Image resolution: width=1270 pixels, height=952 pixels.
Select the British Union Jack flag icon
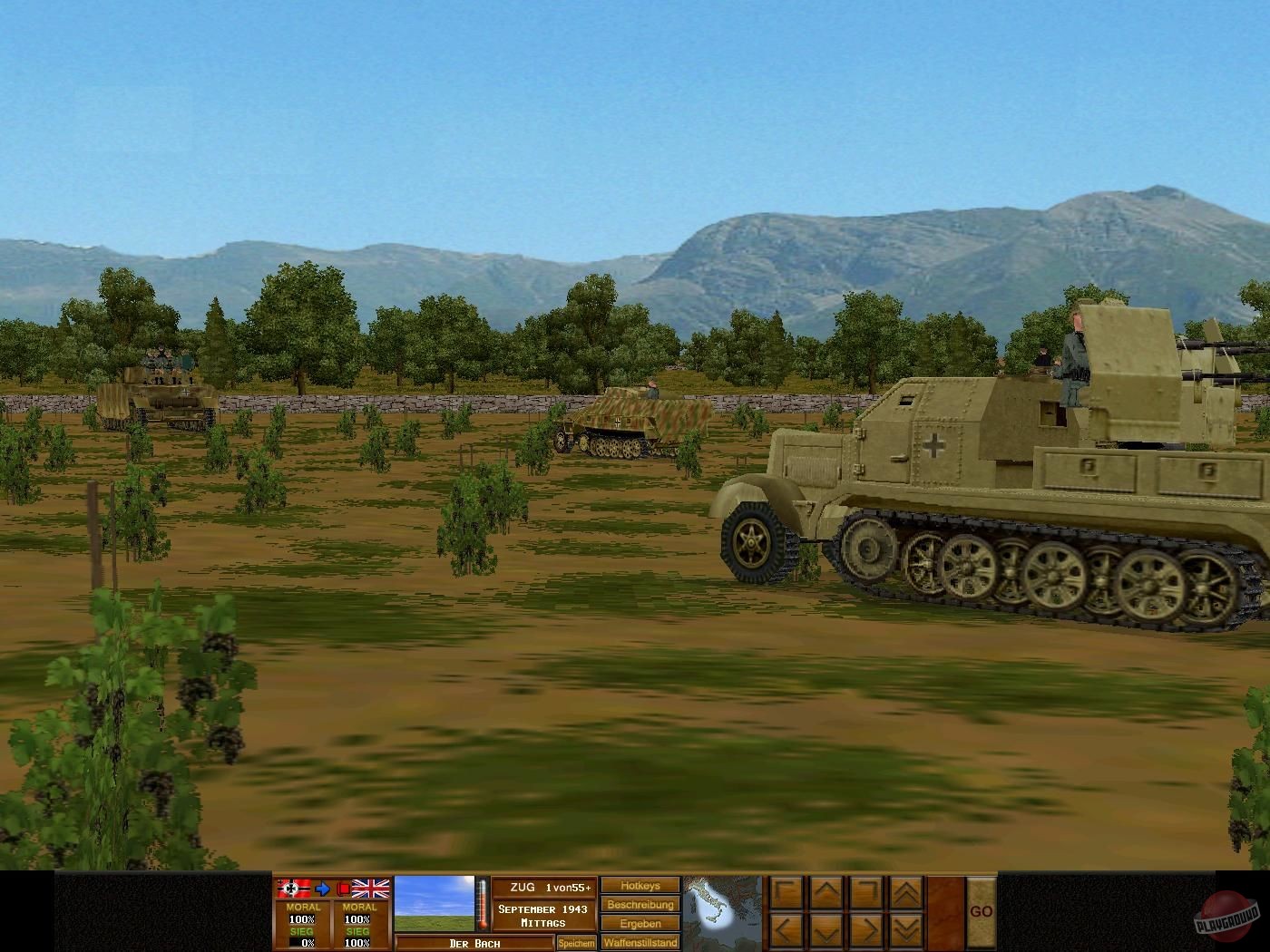[370, 888]
